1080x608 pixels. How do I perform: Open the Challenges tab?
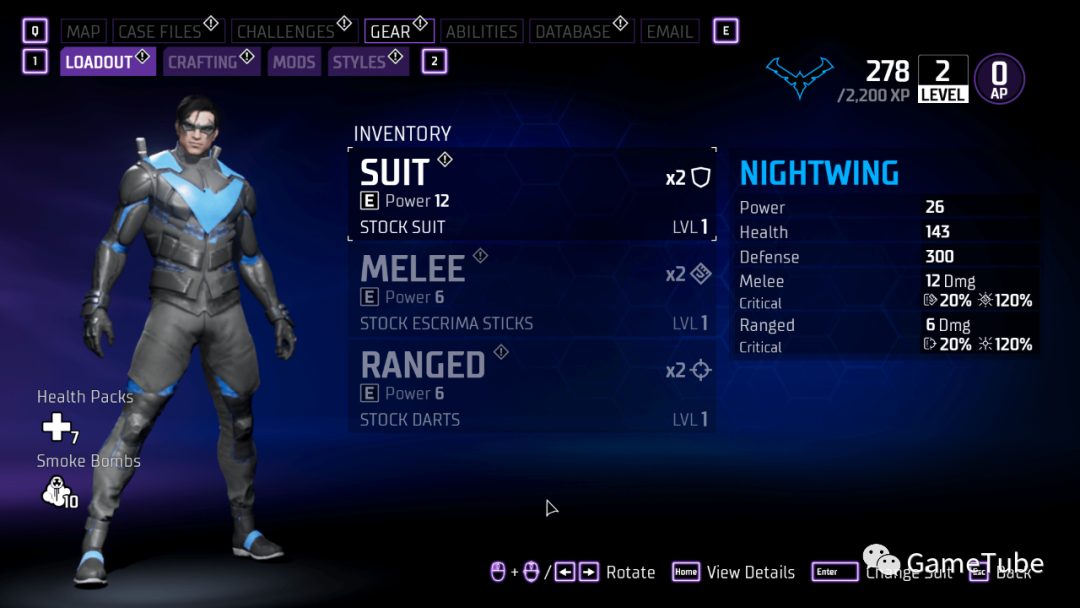[x=286, y=31]
